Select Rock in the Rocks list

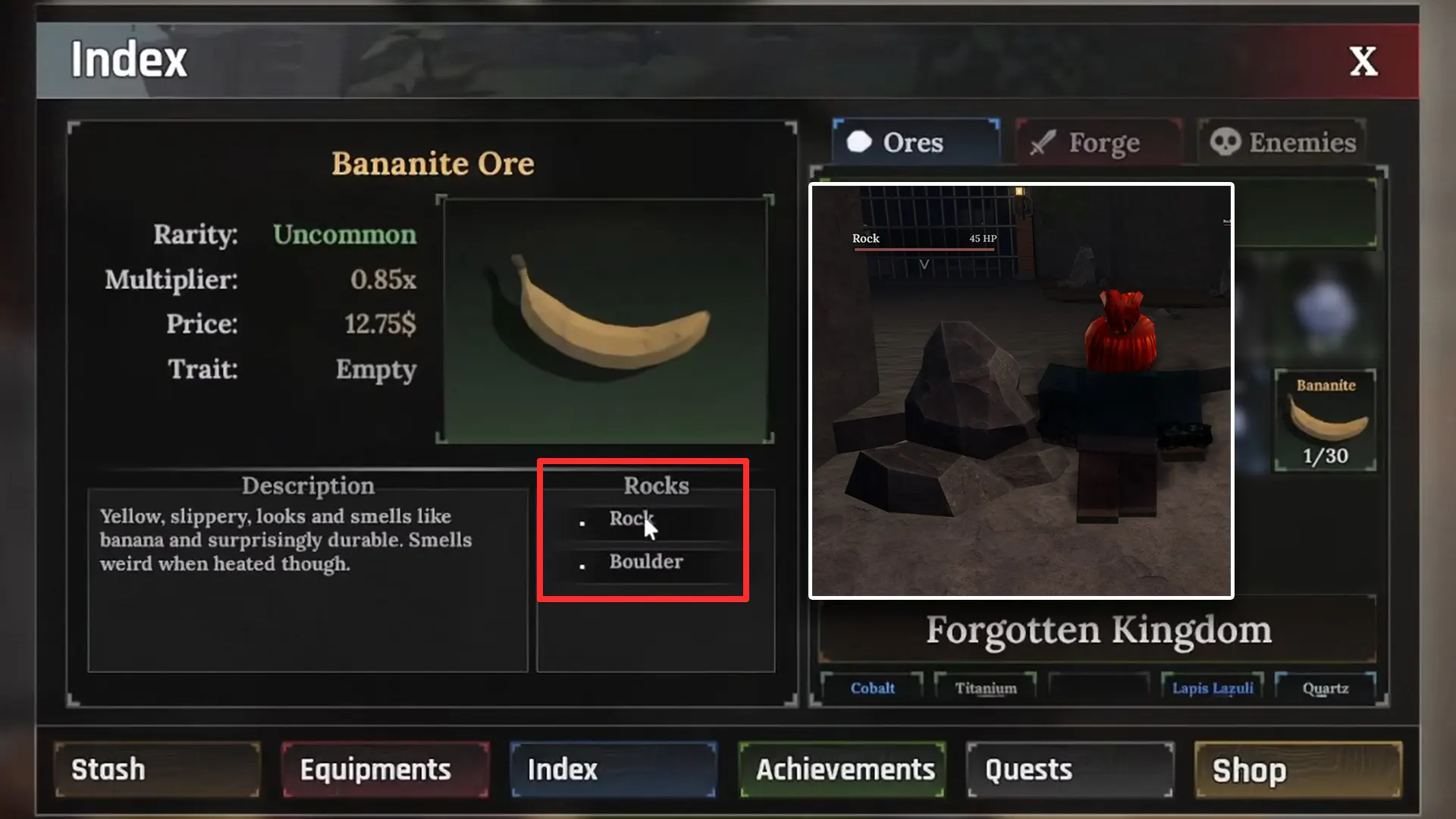pyautogui.click(x=631, y=520)
